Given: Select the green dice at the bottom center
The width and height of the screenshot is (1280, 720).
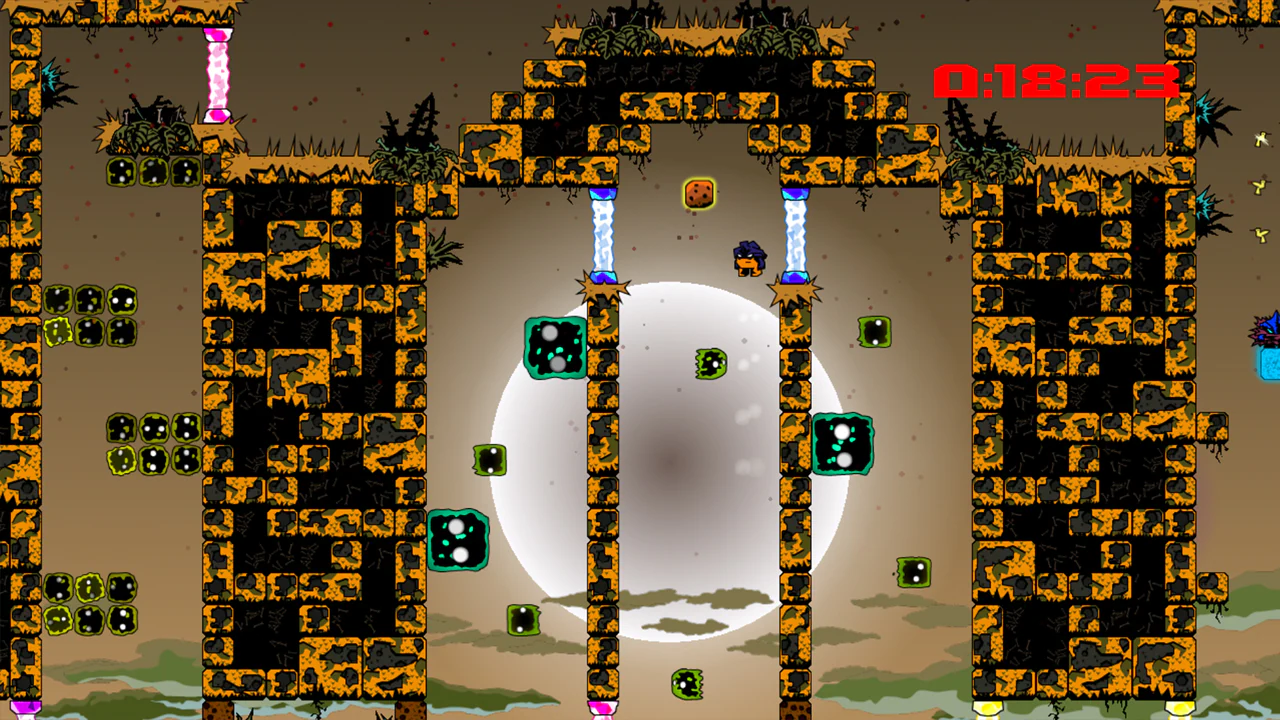Looking at the screenshot, I should [x=685, y=682].
